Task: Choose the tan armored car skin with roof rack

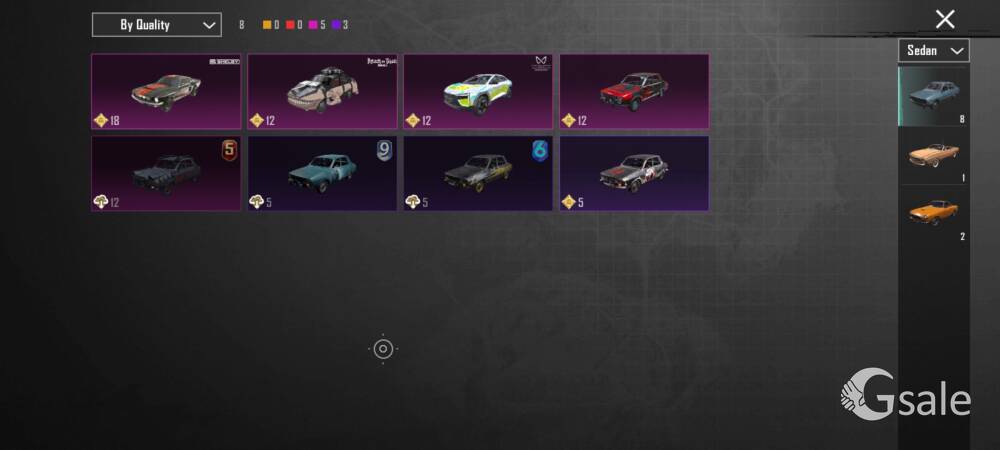Action: [322, 91]
